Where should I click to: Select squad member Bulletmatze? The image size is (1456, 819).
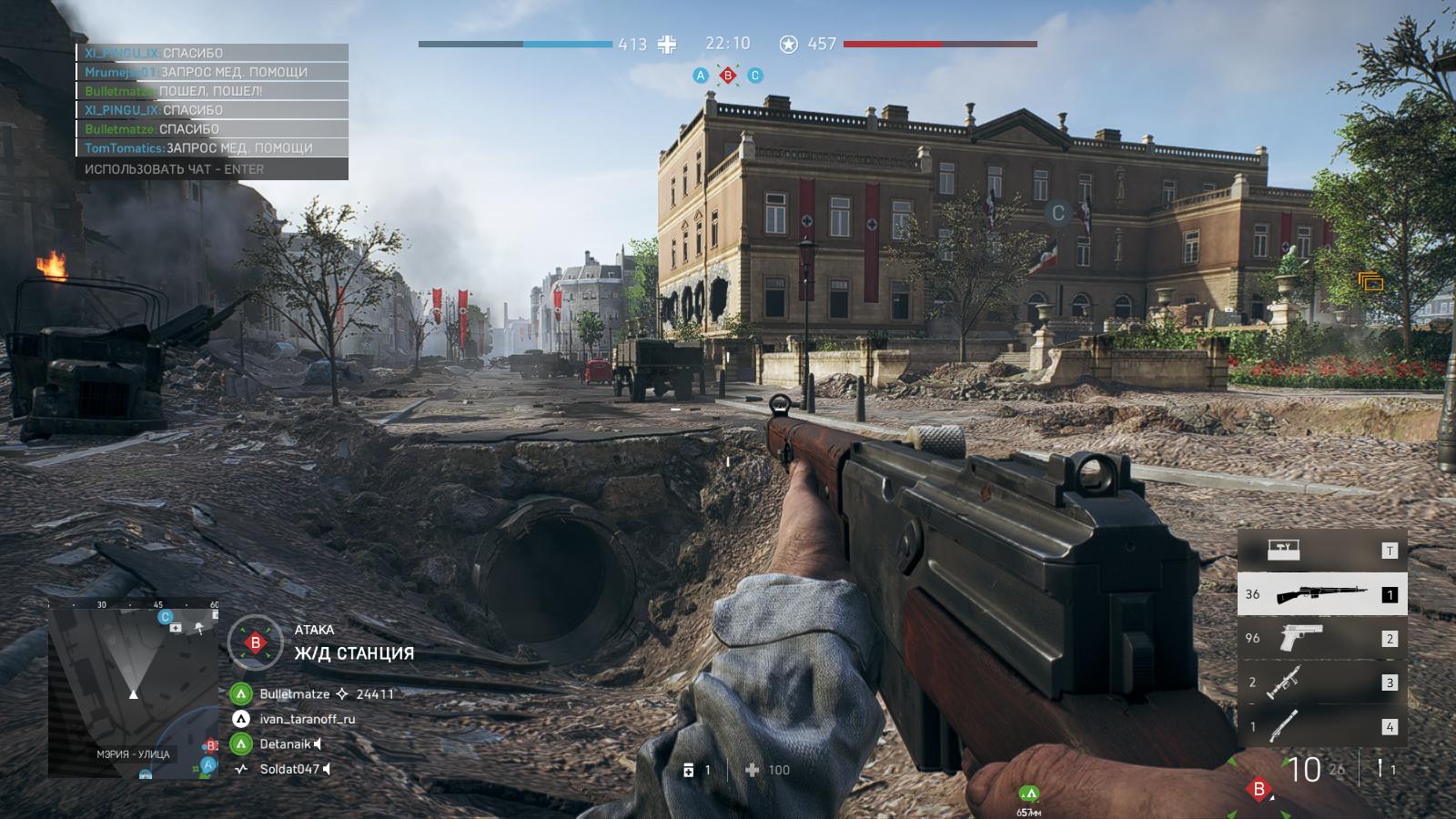pyautogui.click(x=295, y=693)
